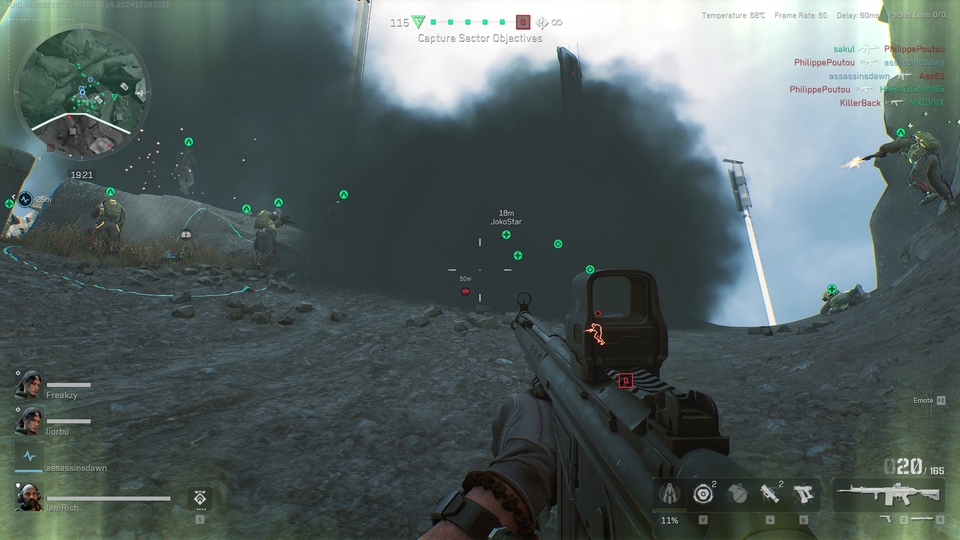This screenshot has height=540, width=960.
Task: Select squadmate liorbu's portrait
Action: pyautogui.click(x=28, y=423)
